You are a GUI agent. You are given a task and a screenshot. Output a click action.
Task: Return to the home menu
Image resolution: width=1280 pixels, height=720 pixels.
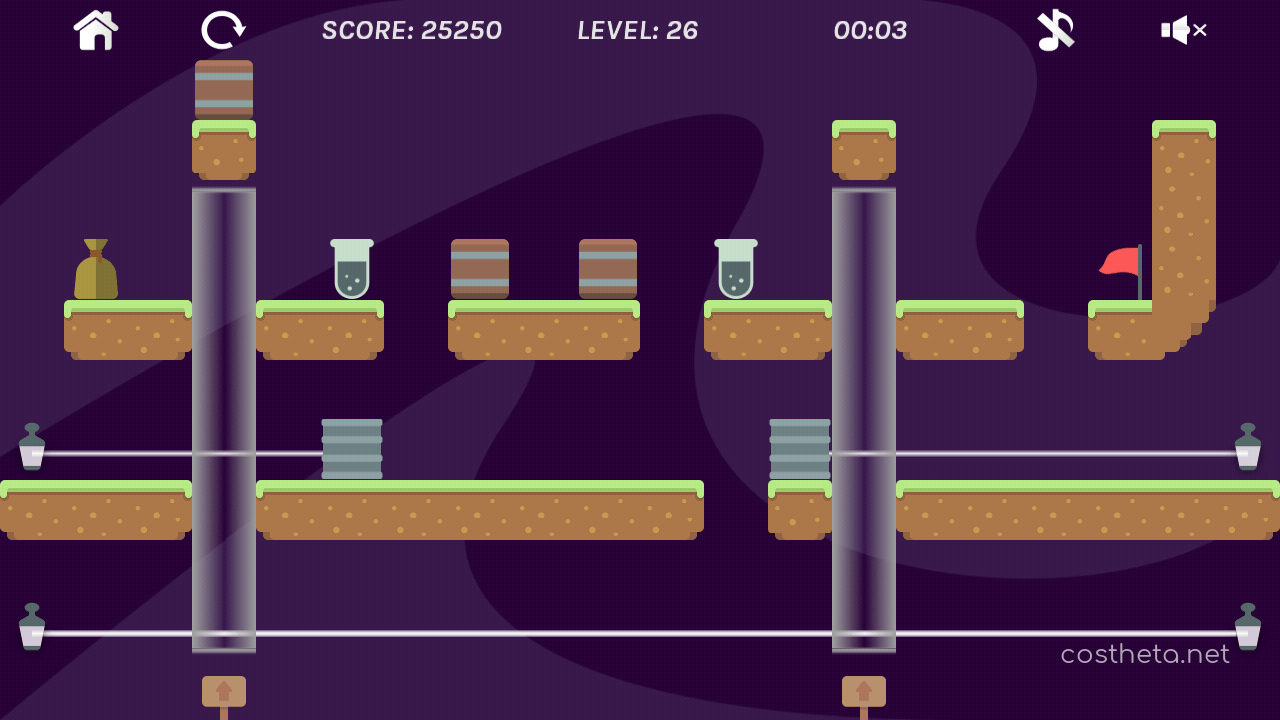pyautogui.click(x=96, y=30)
